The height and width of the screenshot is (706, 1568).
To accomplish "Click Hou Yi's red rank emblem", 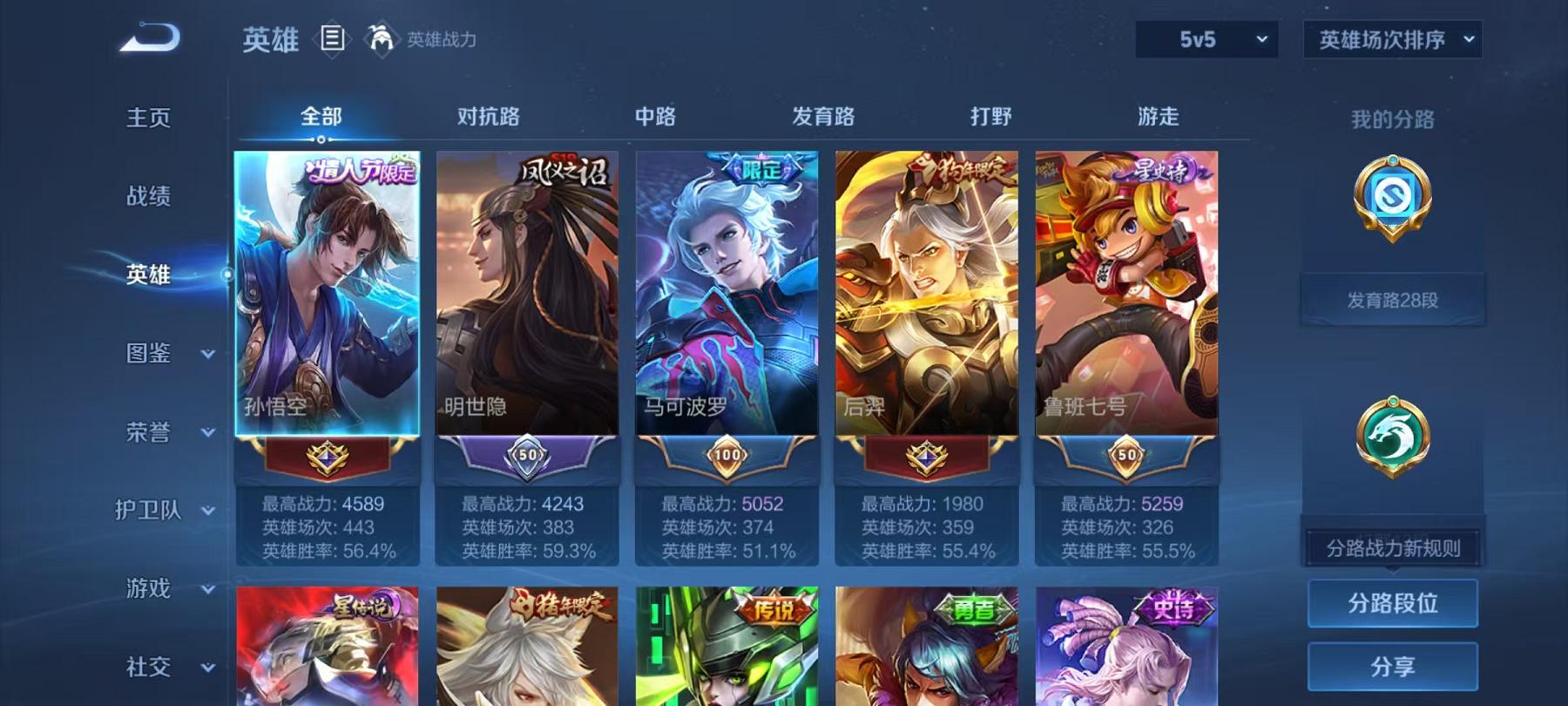I will [928, 459].
